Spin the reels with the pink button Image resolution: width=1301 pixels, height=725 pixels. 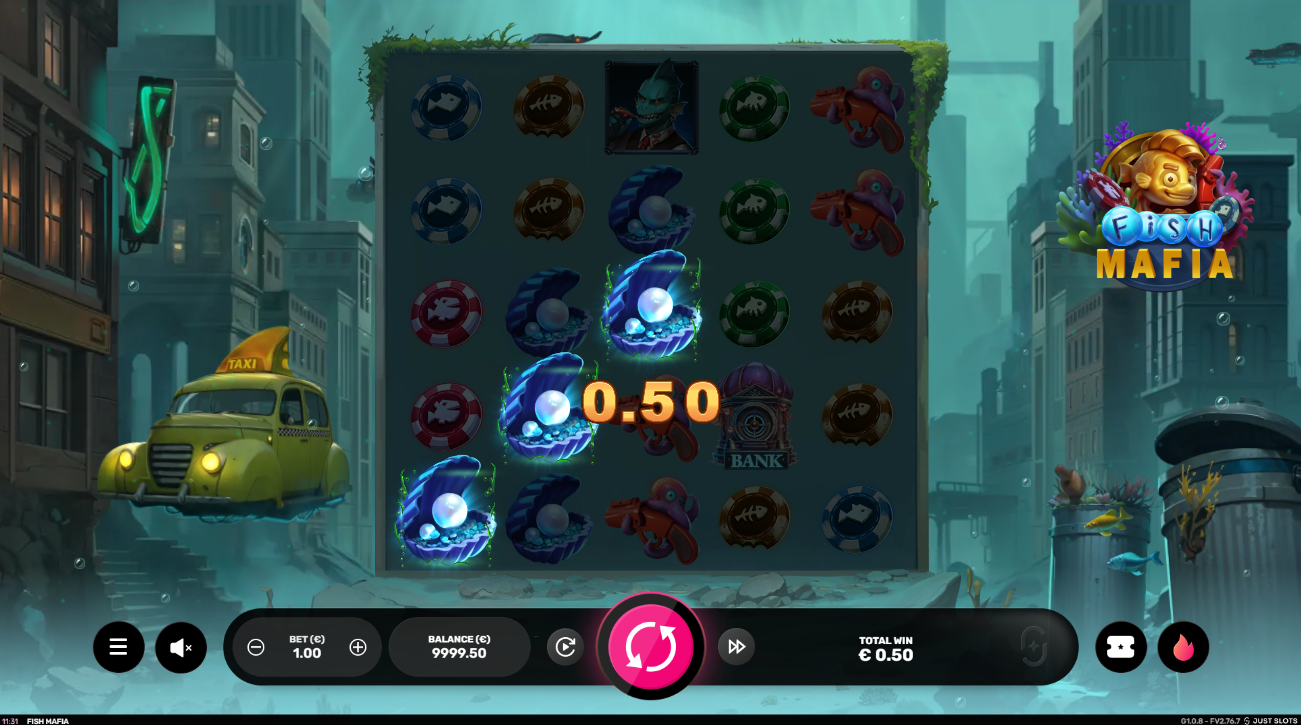tap(650, 646)
